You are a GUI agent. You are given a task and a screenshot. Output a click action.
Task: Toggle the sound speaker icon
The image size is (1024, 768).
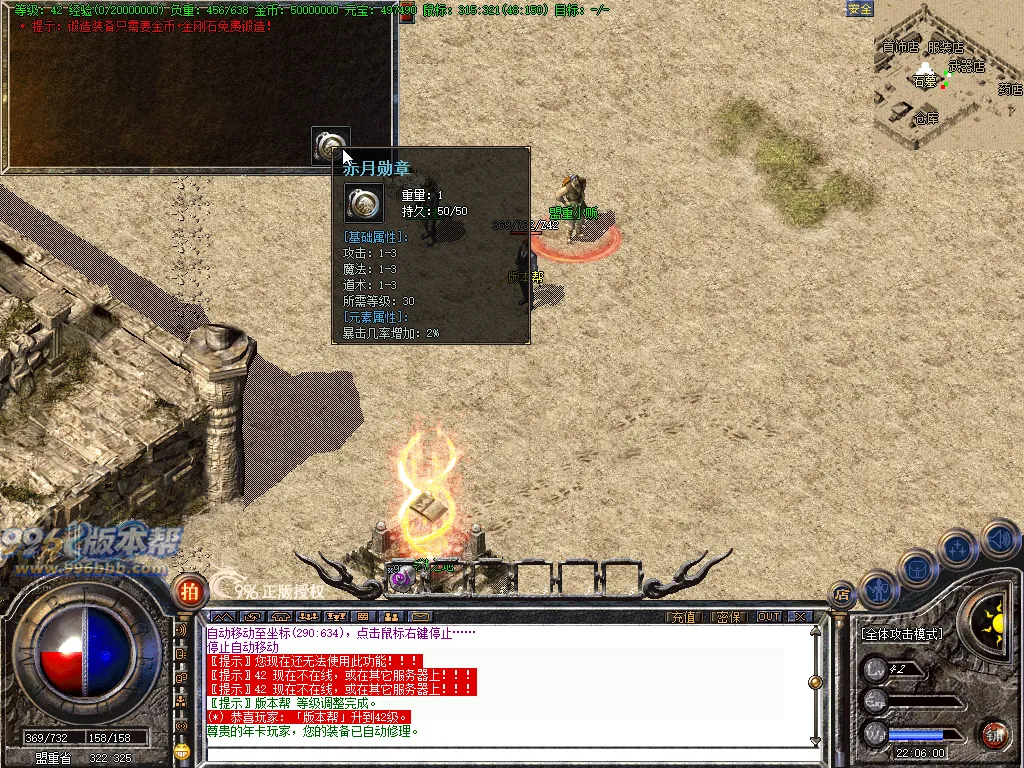[x=1000, y=539]
